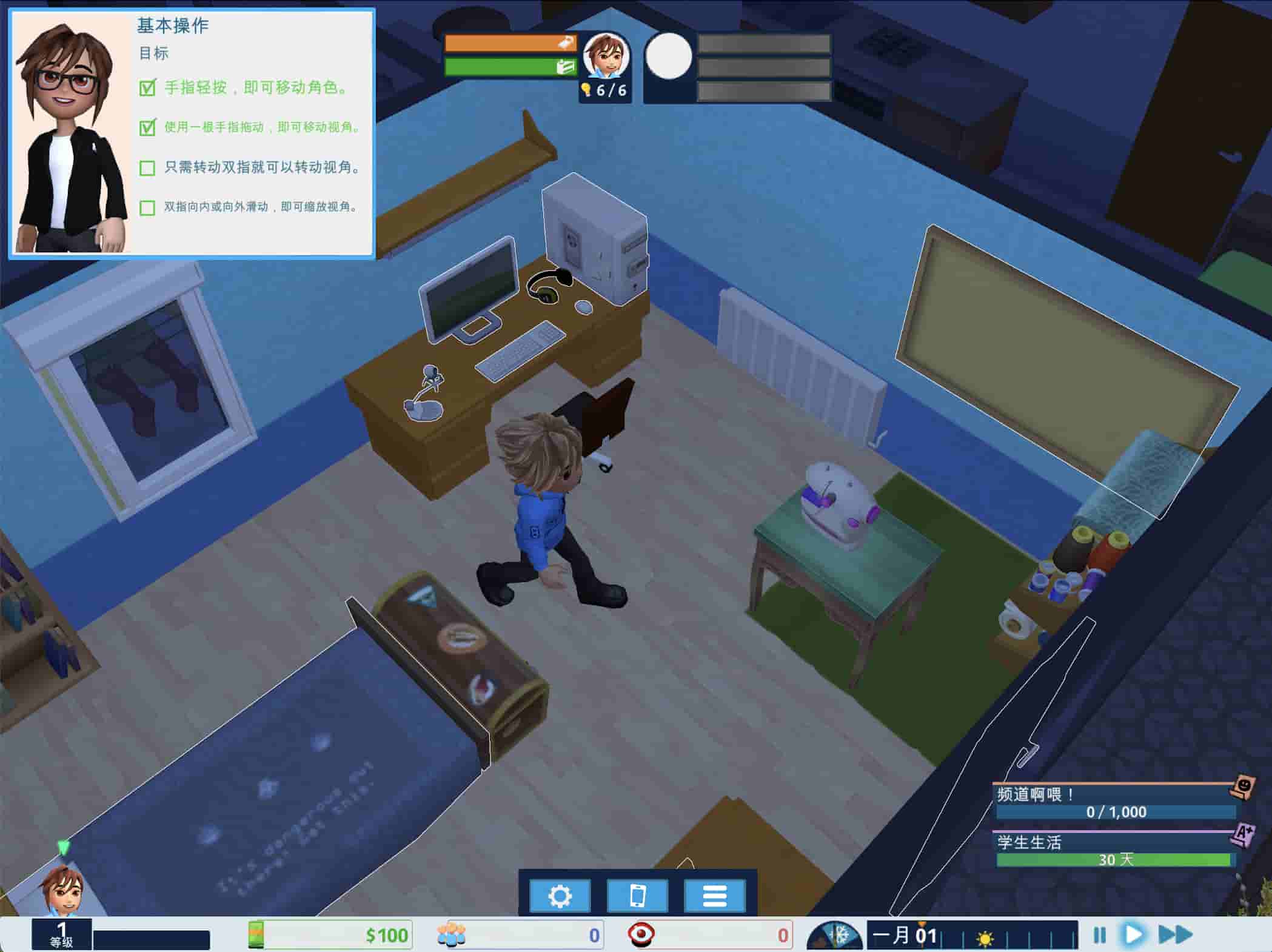Open the snowflake season dial

click(x=835, y=936)
